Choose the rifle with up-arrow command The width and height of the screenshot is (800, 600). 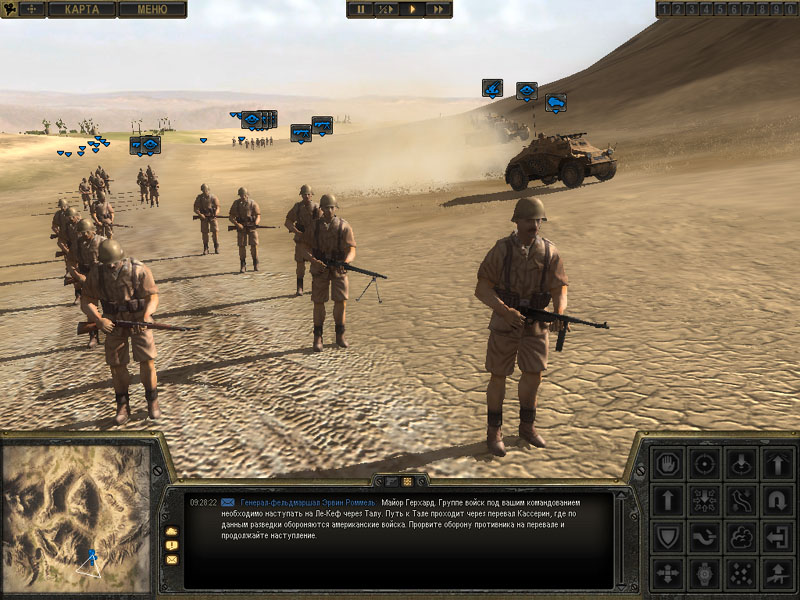point(778,574)
